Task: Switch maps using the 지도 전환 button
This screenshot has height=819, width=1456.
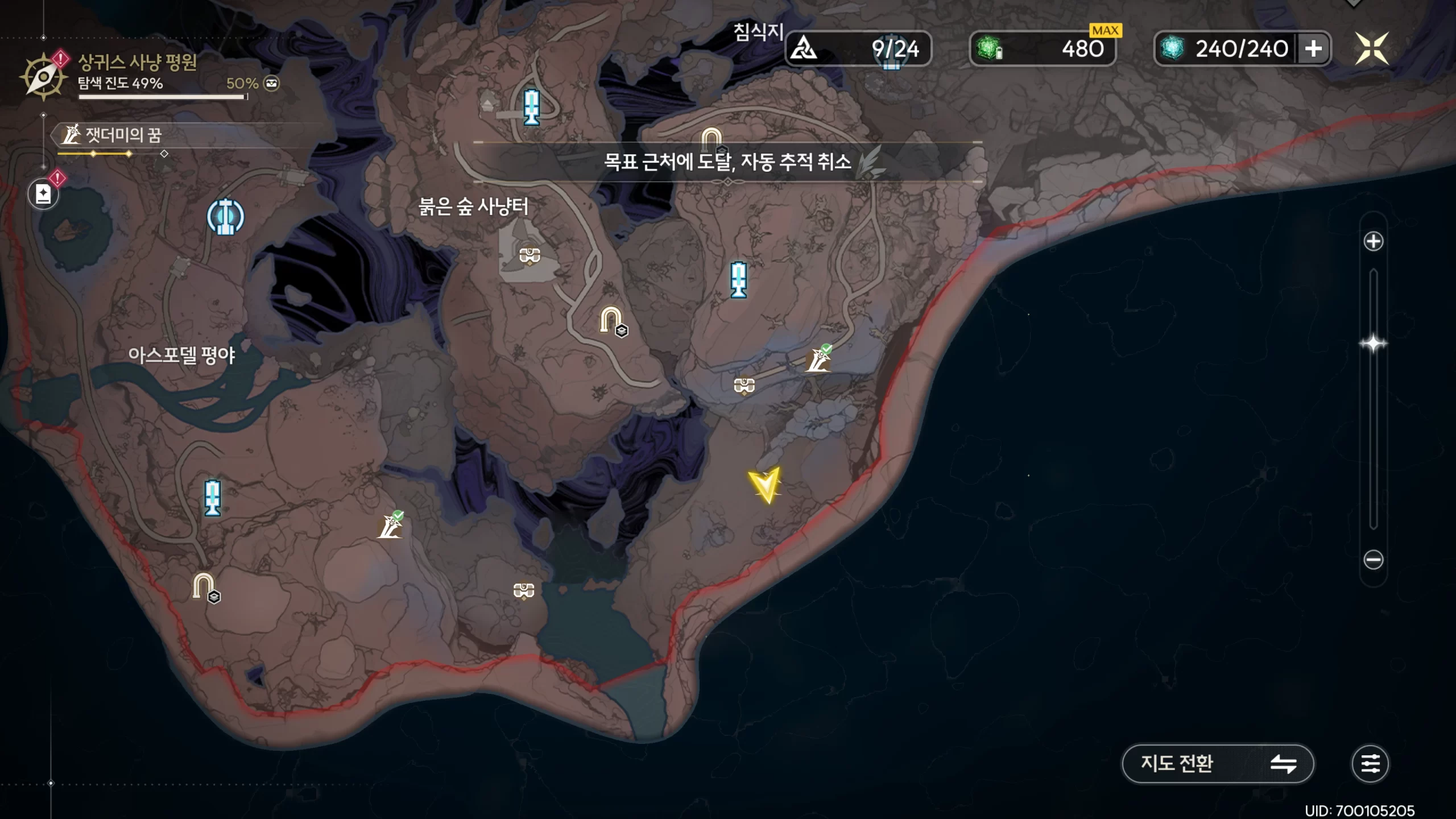Action: [x=1217, y=763]
